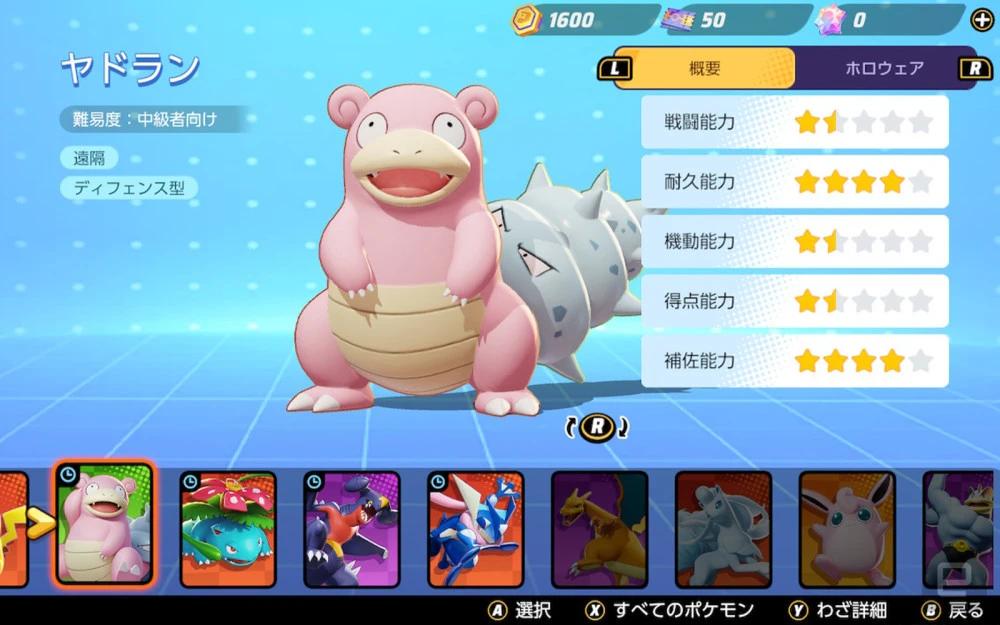
Task: Select the Greninja character card
Action: [x=475, y=529]
